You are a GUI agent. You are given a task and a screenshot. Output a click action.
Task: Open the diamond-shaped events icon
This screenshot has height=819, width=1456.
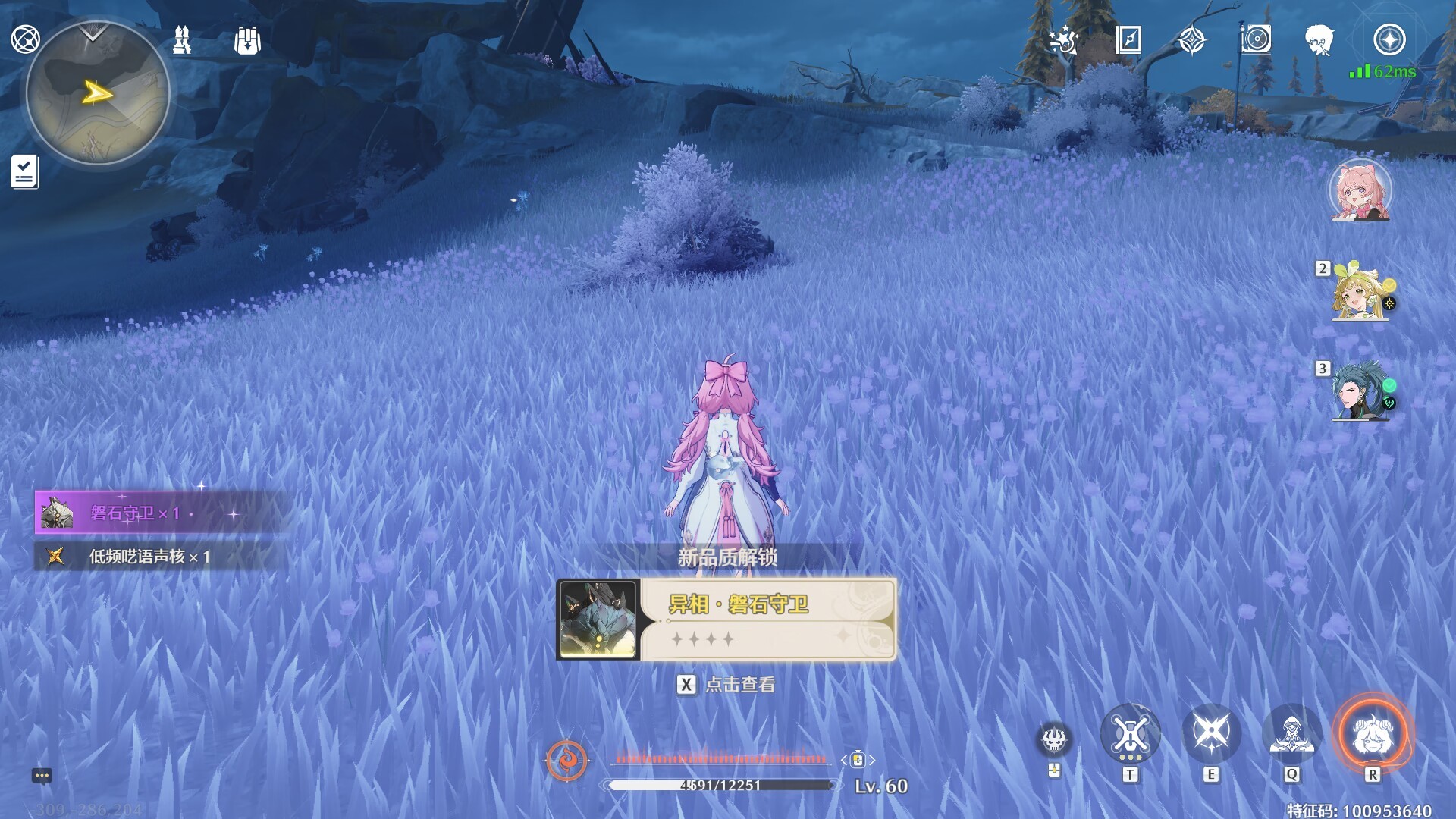coord(1192,39)
